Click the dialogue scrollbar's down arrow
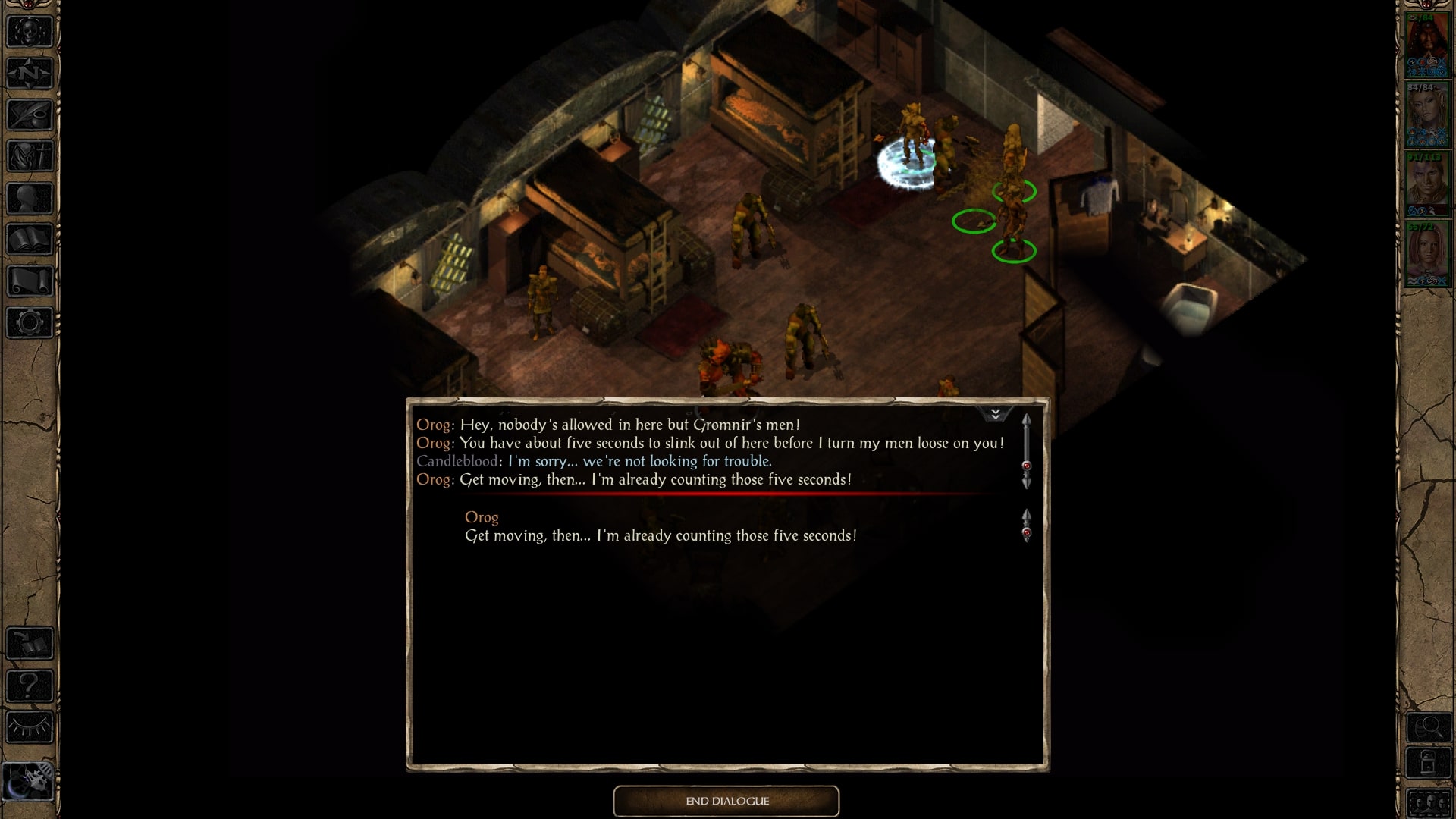 (x=1028, y=482)
